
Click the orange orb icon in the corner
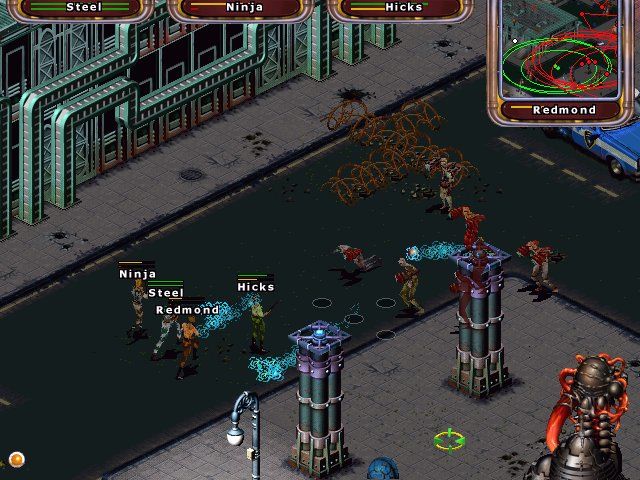pyautogui.click(x=16, y=459)
